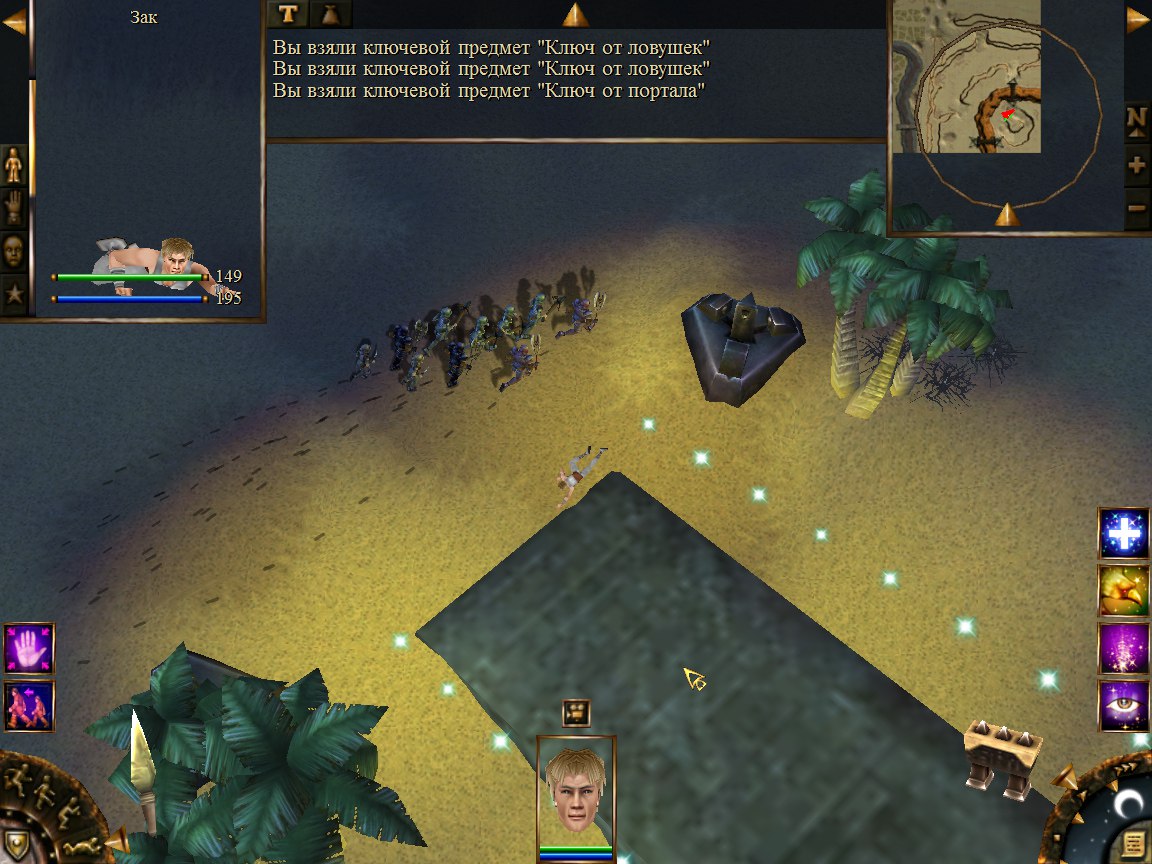The image size is (1152, 864).
Task: Cast the yellow fiery spell
Action: [x=1123, y=590]
